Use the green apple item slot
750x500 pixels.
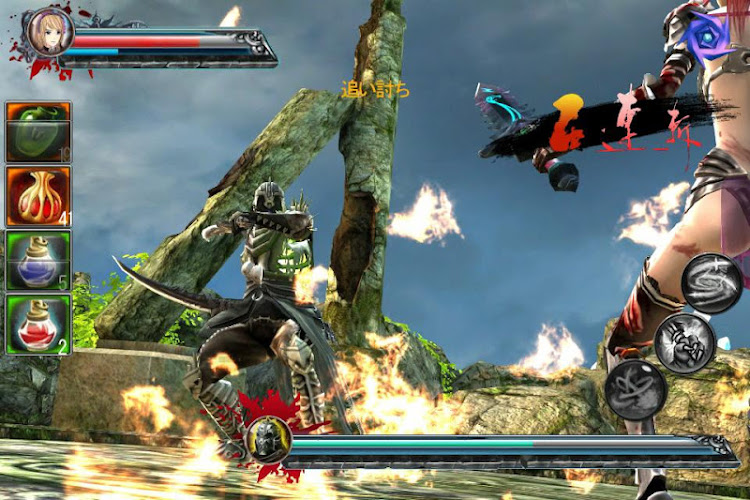pos(38,131)
